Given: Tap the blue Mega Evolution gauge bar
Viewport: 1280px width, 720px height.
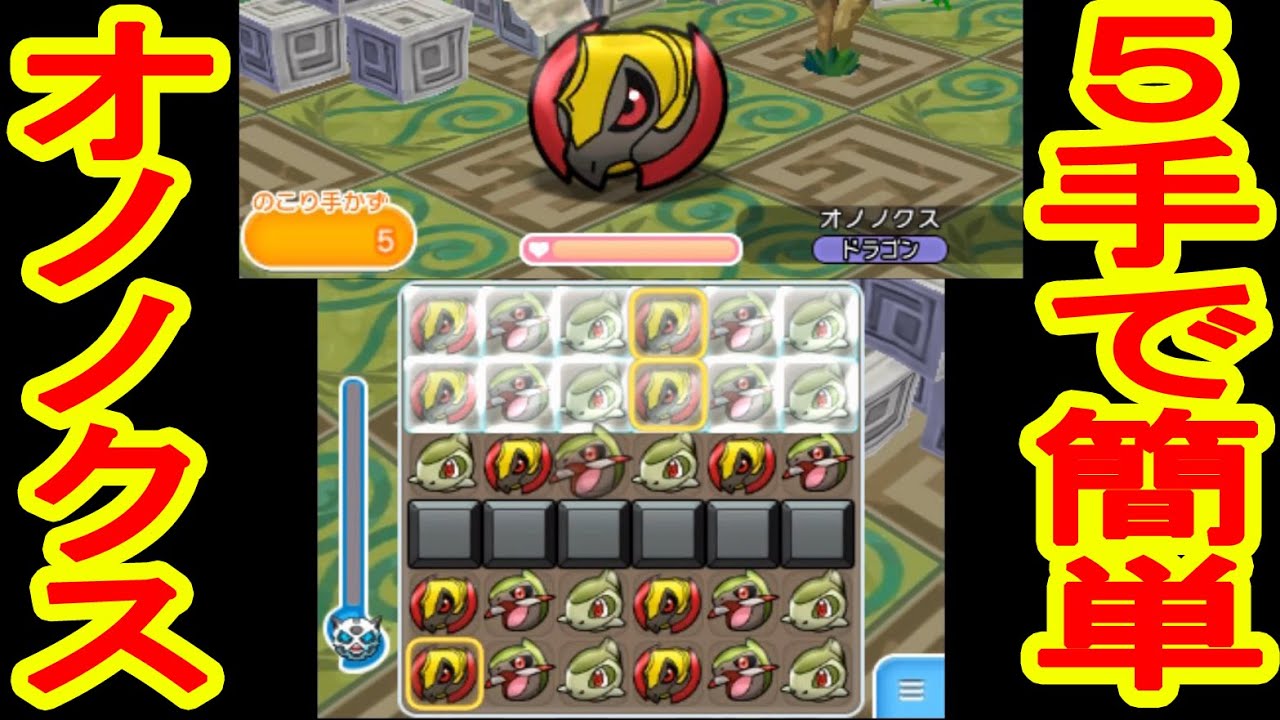Looking at the screenshot, I should click(355, 490).
